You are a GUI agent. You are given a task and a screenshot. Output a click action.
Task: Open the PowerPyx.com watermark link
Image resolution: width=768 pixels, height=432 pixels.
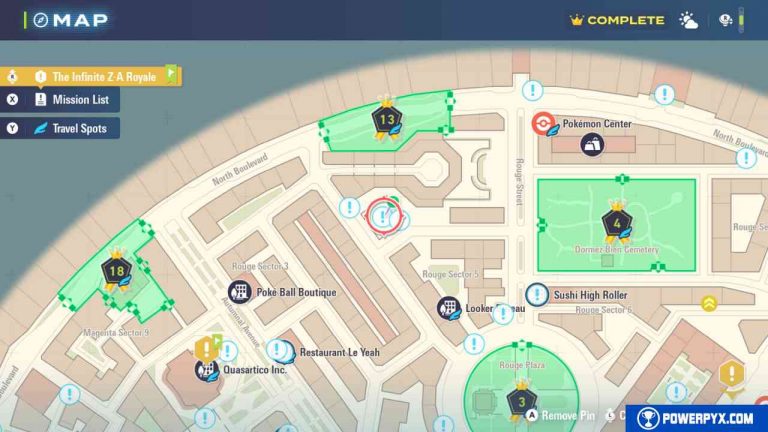696,418
